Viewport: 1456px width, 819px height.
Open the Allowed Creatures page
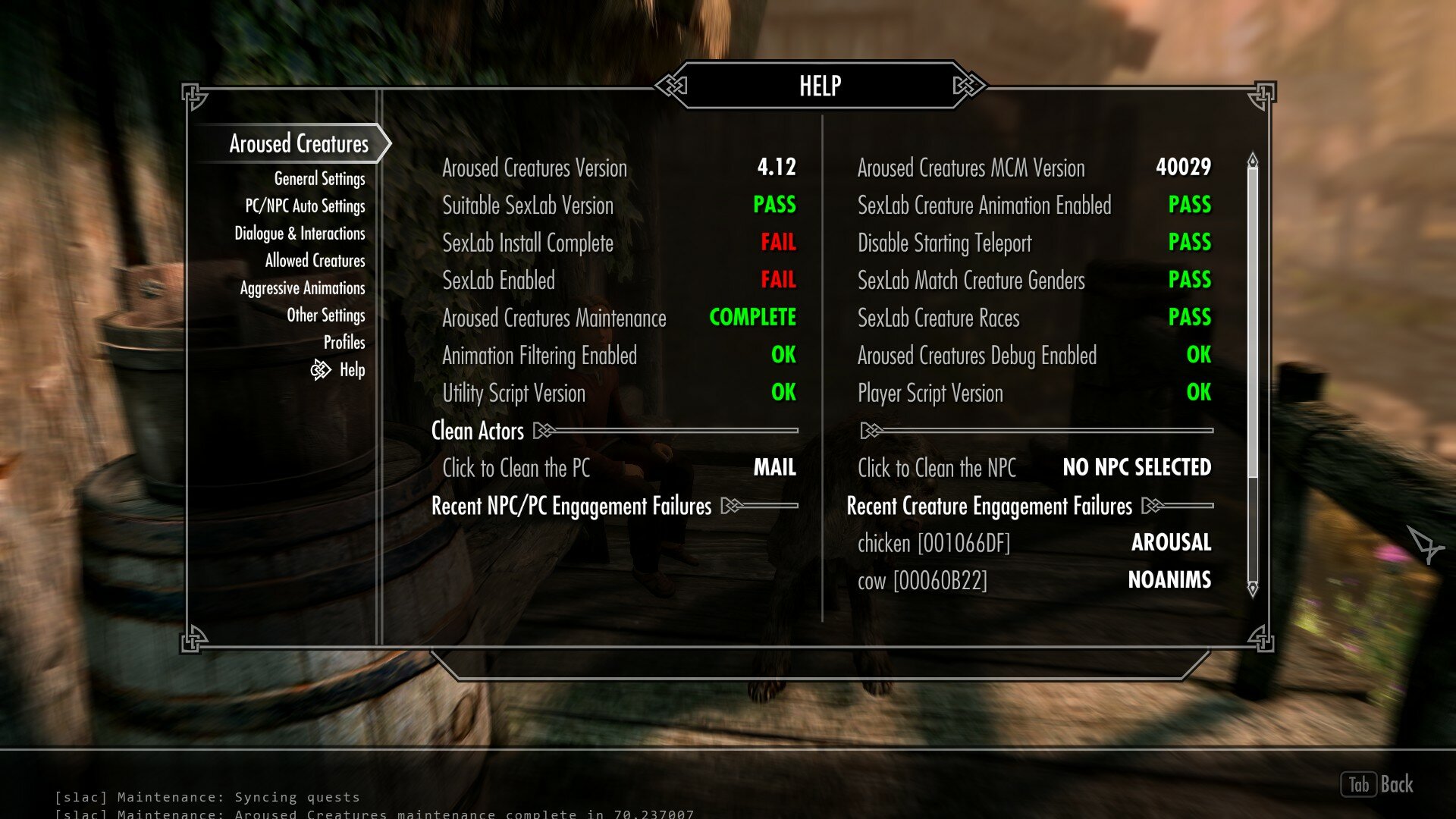[x=315, y=261]
